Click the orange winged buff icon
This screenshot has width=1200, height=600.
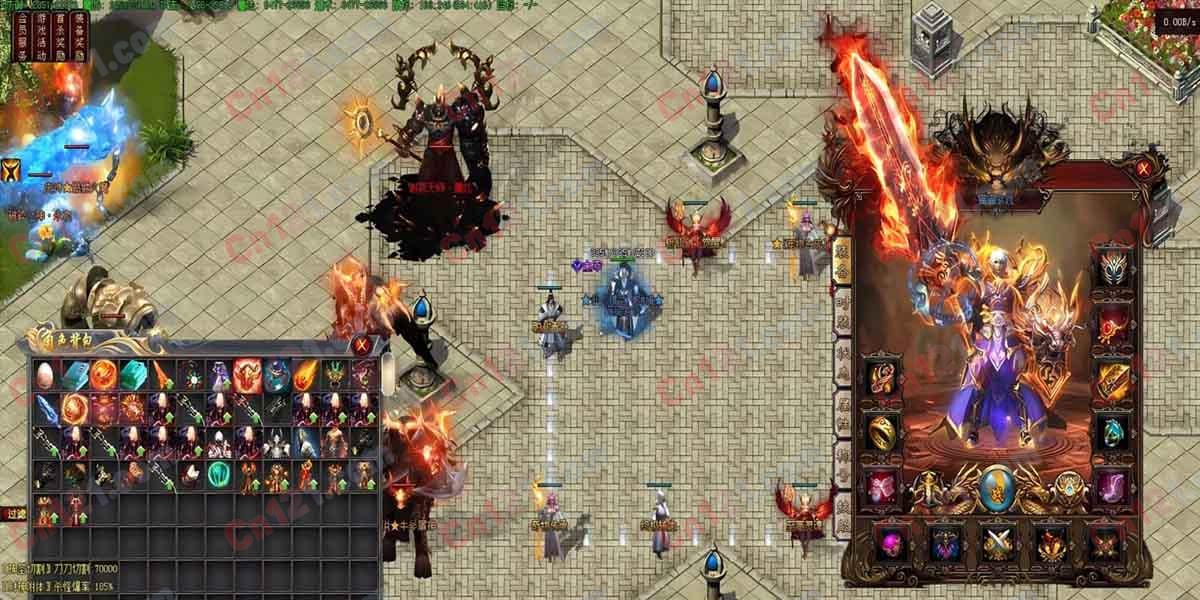tap(14, 169)
